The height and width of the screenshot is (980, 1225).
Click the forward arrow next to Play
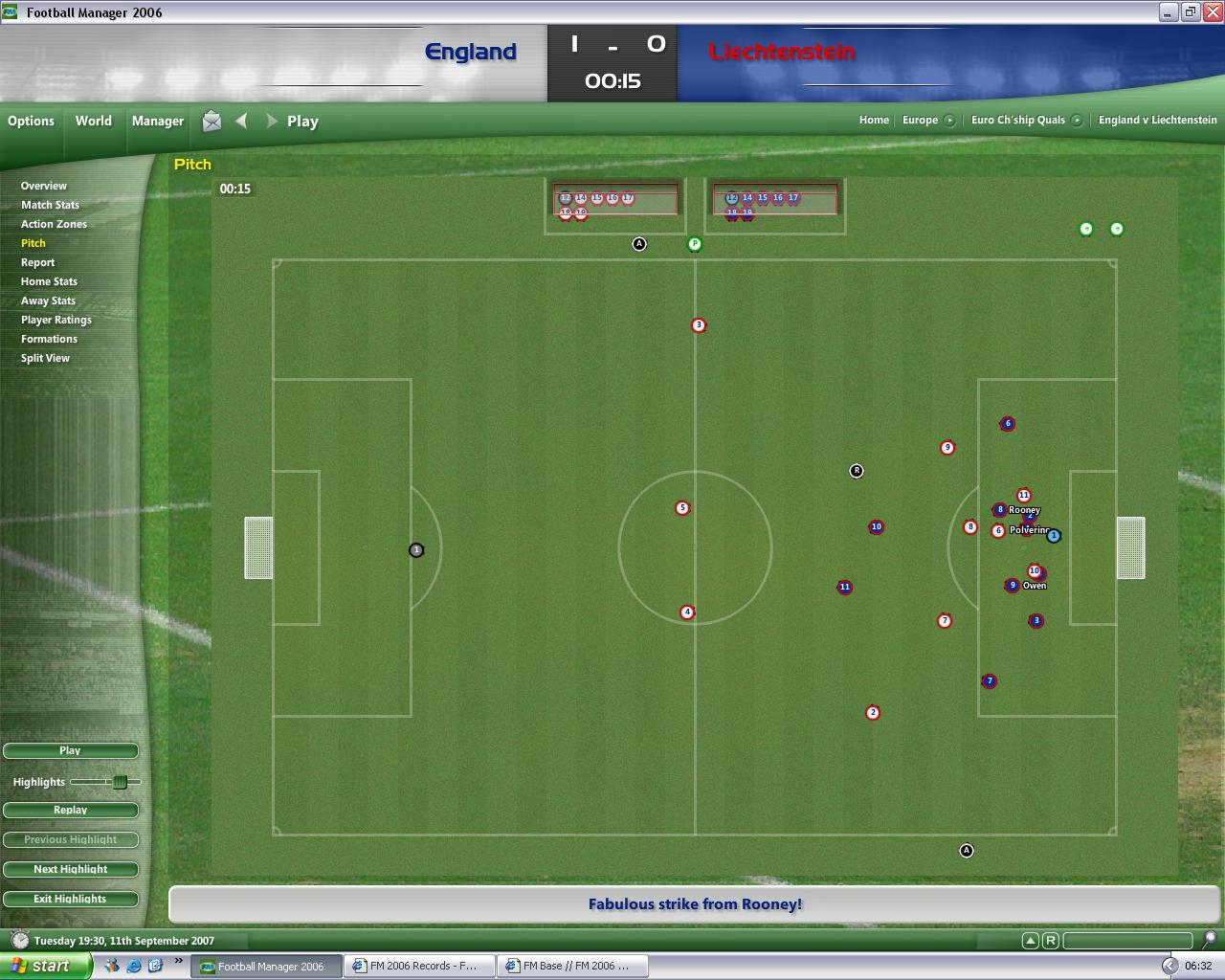[272, 122]
